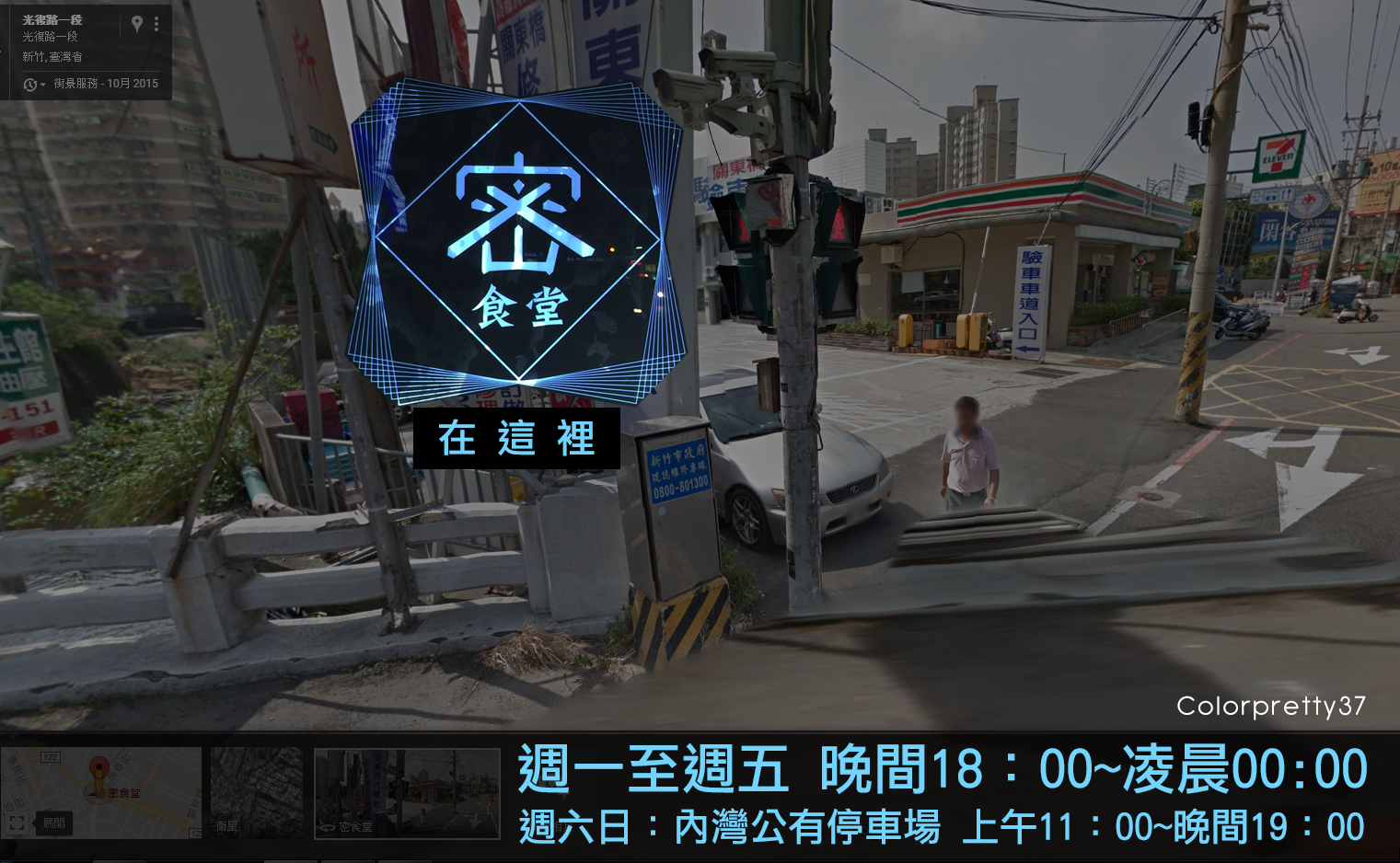
Task: Toggle to 衛星 satellite map view
Action: click(256, 792)
